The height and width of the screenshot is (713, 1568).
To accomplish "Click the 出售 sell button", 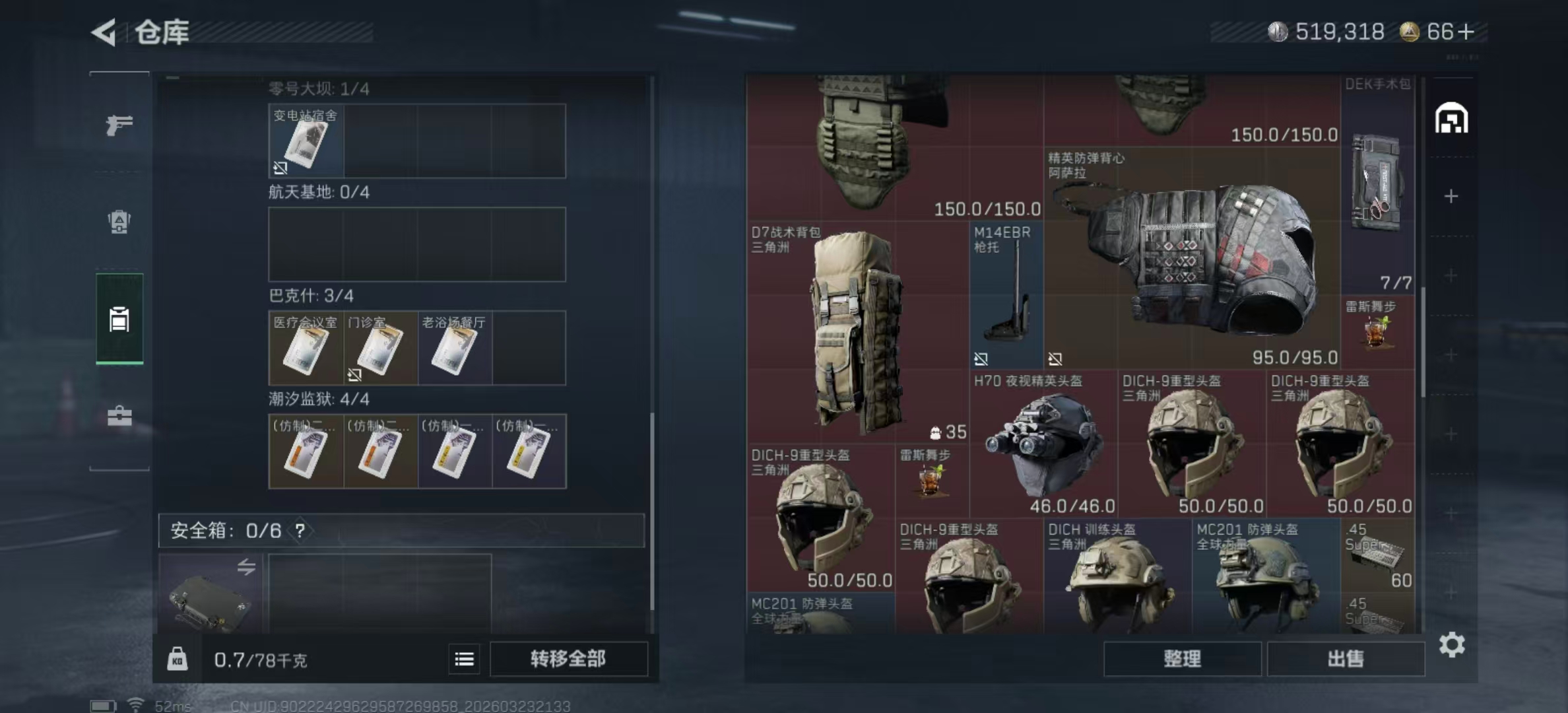I will 1346,659.
